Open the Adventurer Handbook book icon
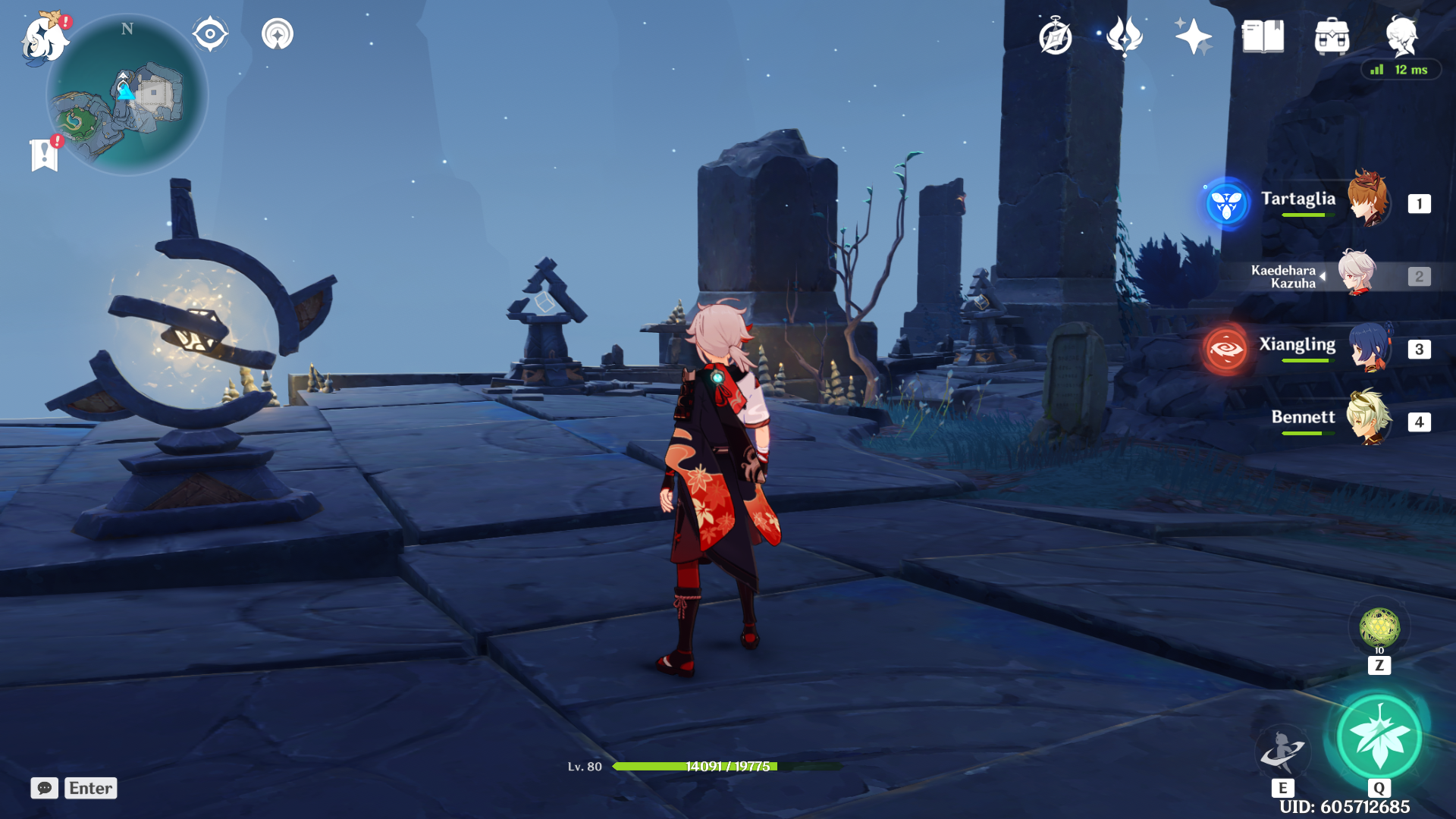 pos(1263,36)
